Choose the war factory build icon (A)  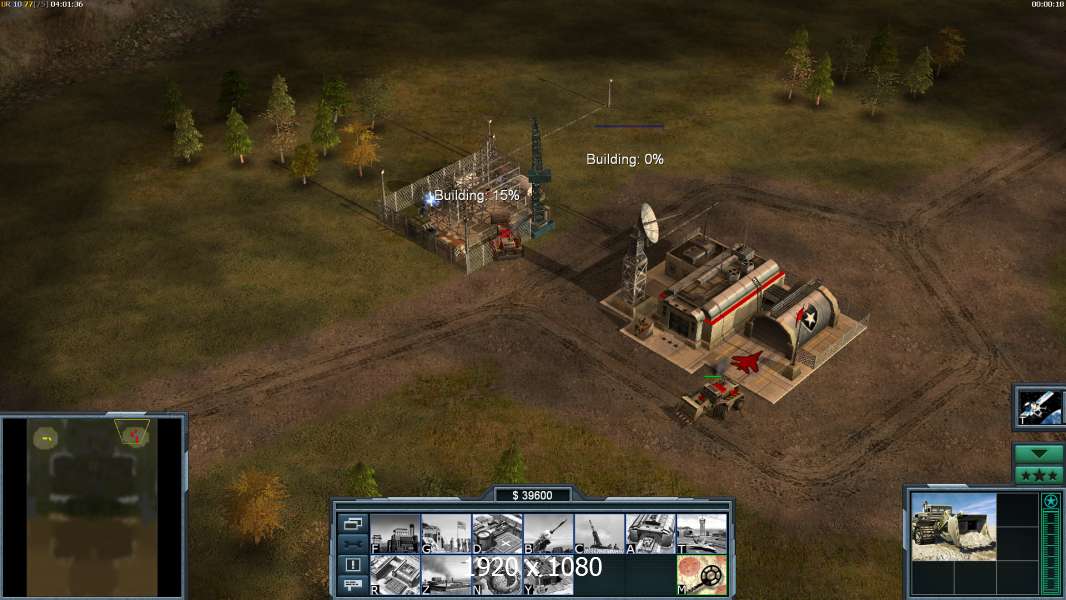[650, 533]
